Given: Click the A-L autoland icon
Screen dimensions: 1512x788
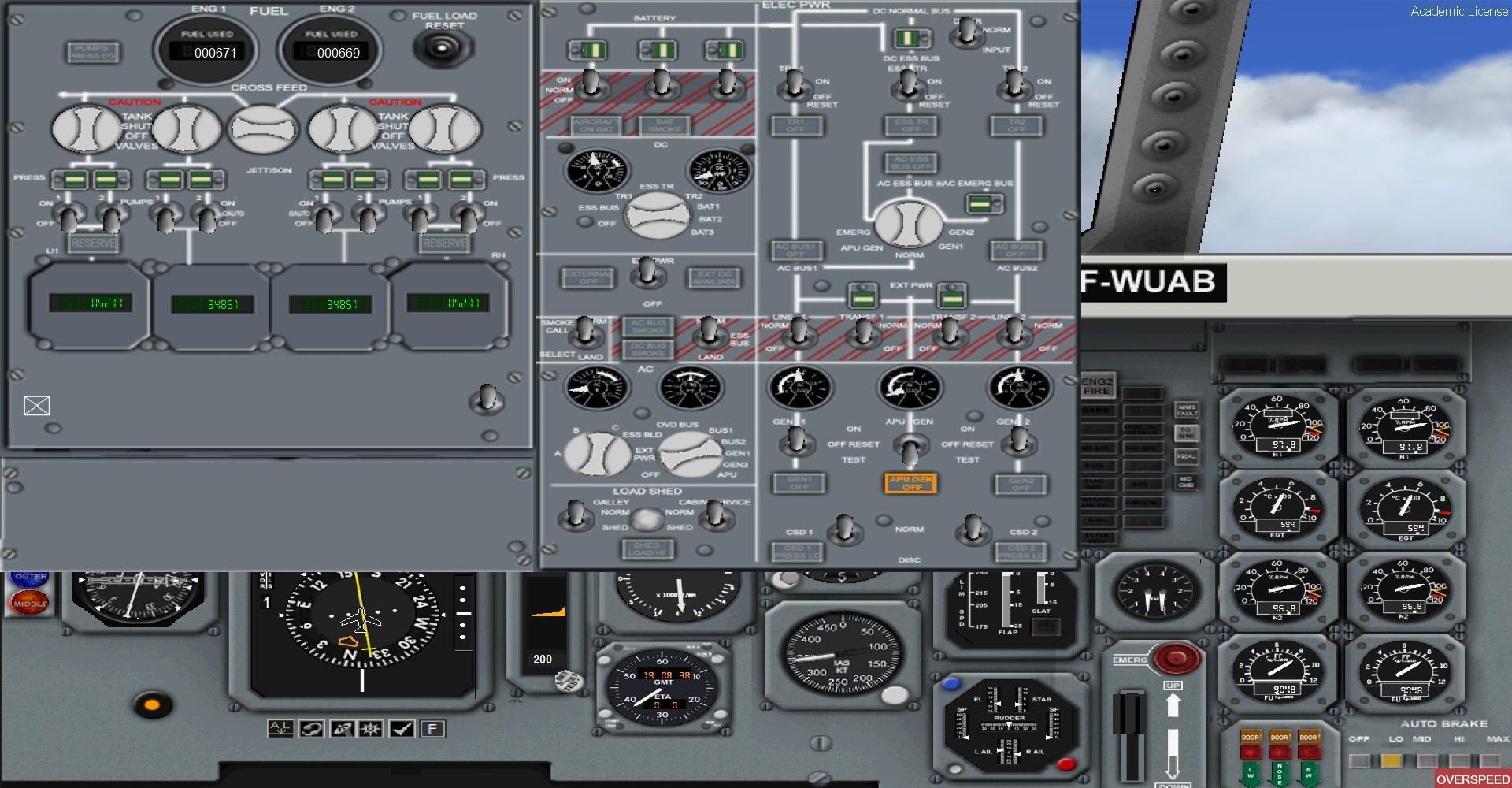Looking at the screenshot, I should click(x=280, y=729).
